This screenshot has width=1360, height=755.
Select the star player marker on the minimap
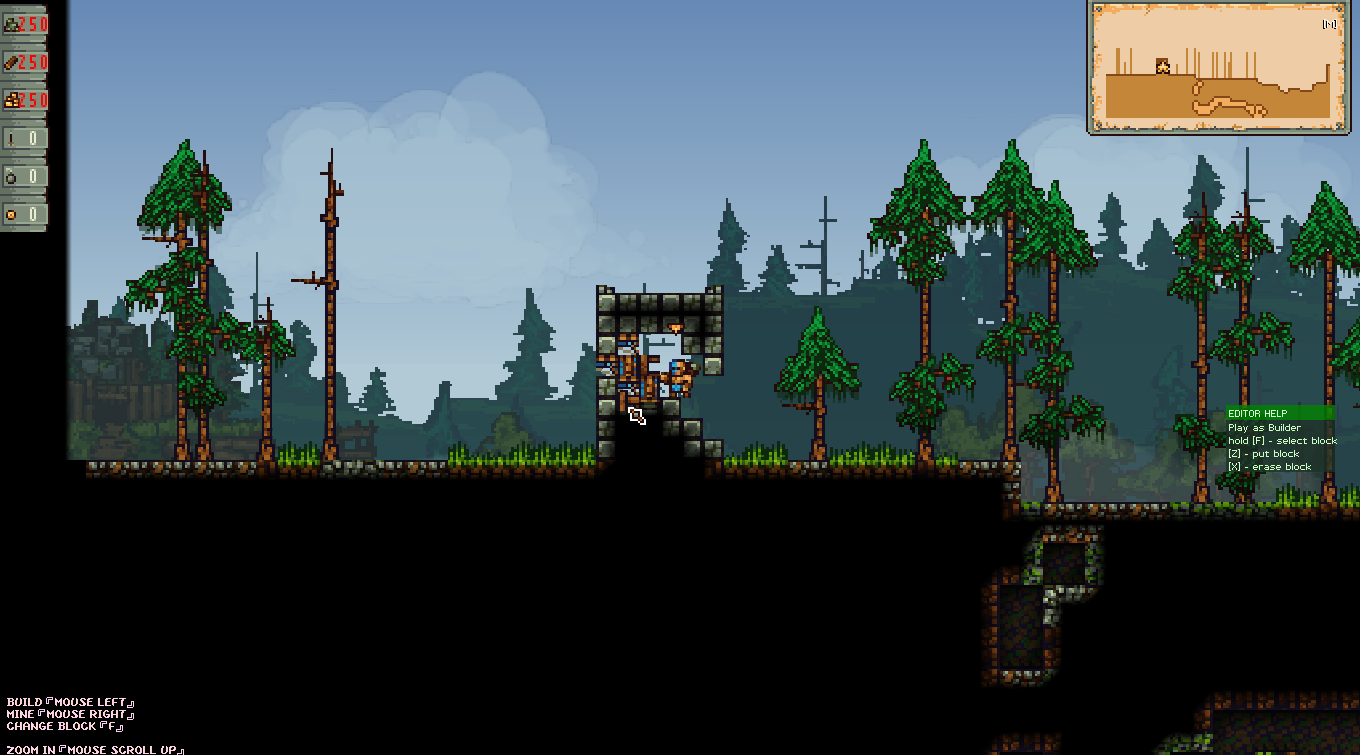1163,66
